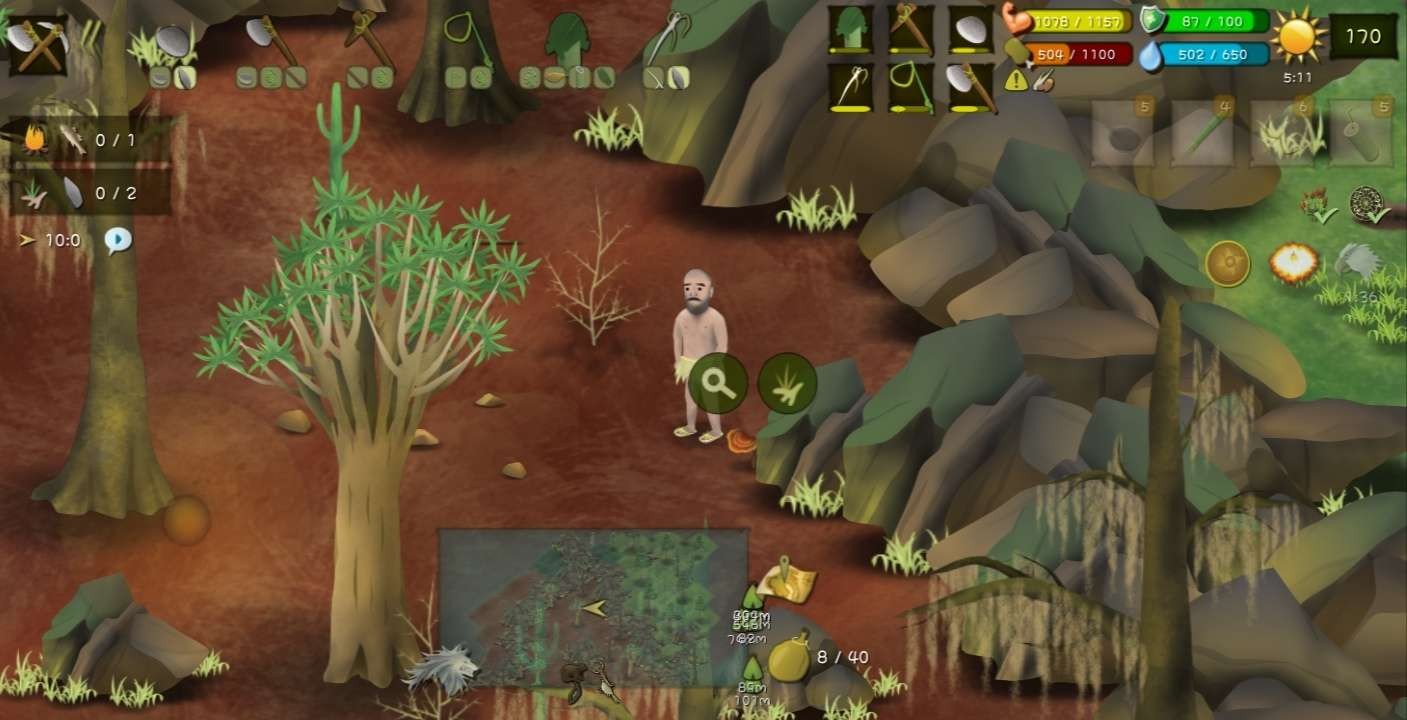1407x720 pixels.
Task: Select the green stick quick slot
Action: pyautogui.click(x=1201, y=133)
